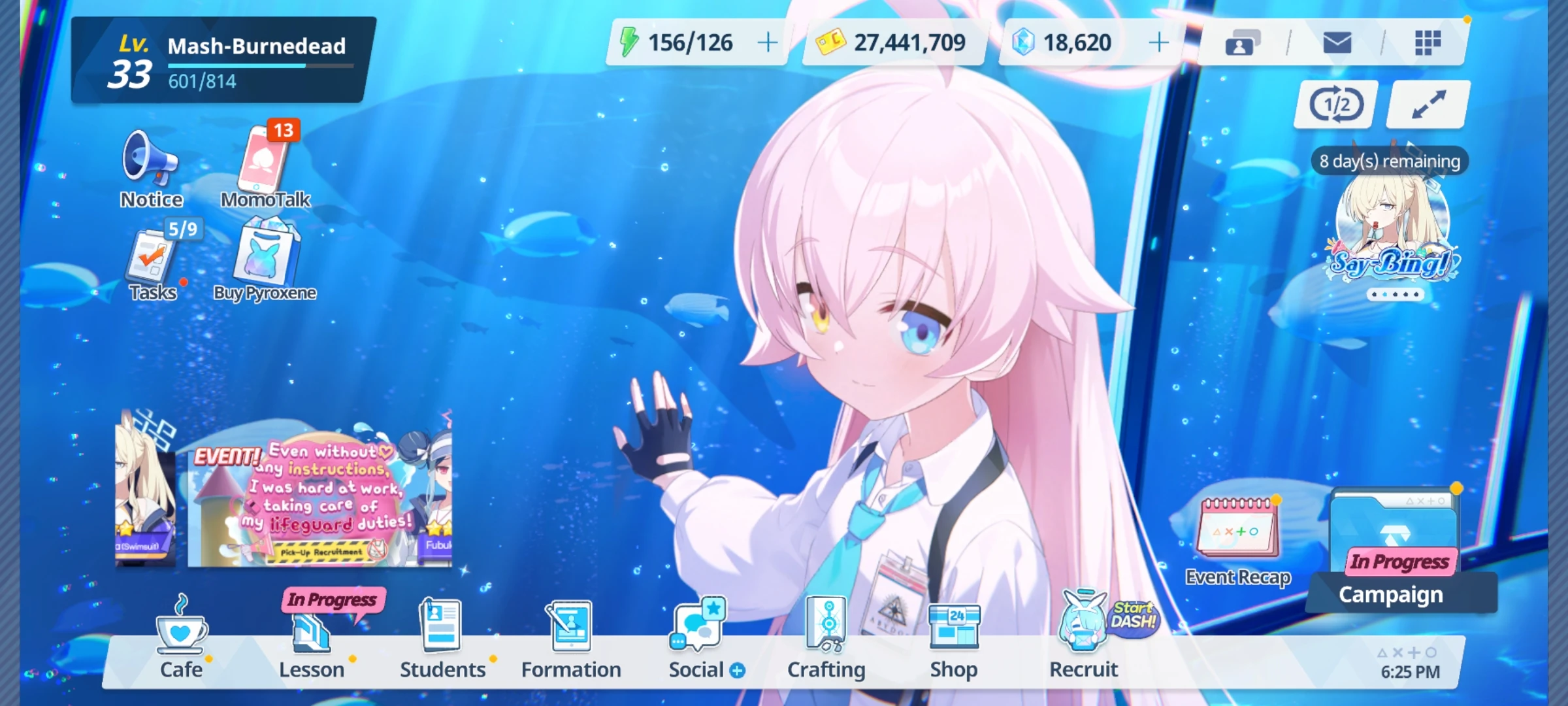Toggle fullscreen view with the diagonal arrows
This screenshot has height=706, width=1568.
point(1426,103)
